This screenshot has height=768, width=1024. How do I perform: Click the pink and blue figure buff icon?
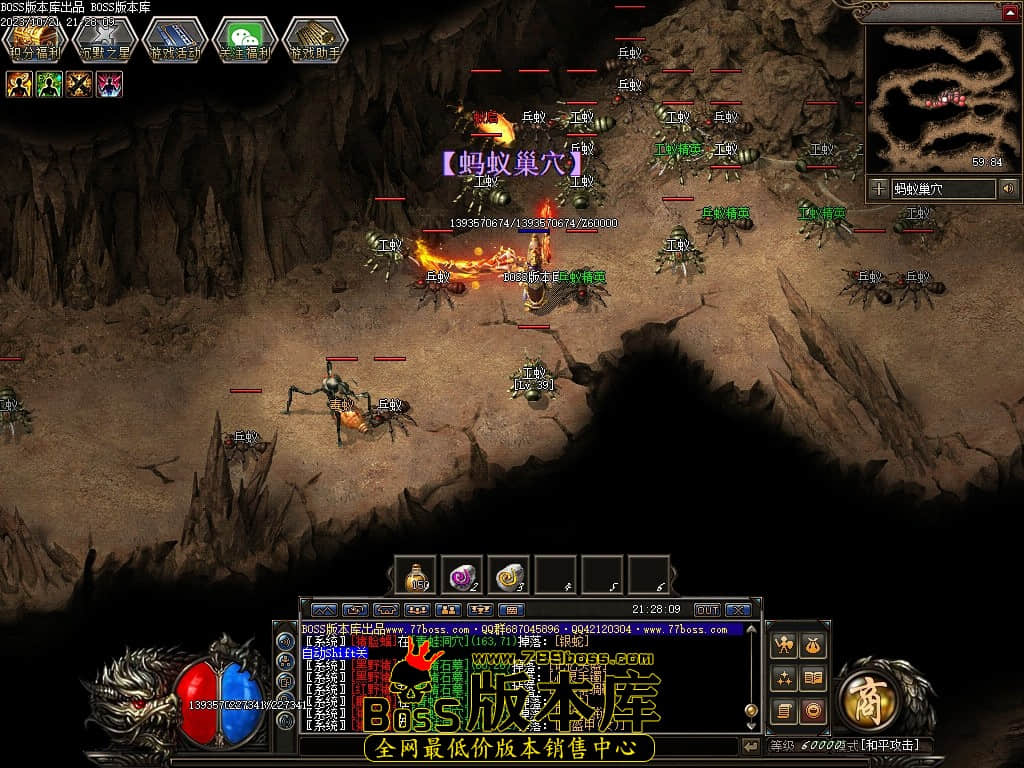[109, 84]
